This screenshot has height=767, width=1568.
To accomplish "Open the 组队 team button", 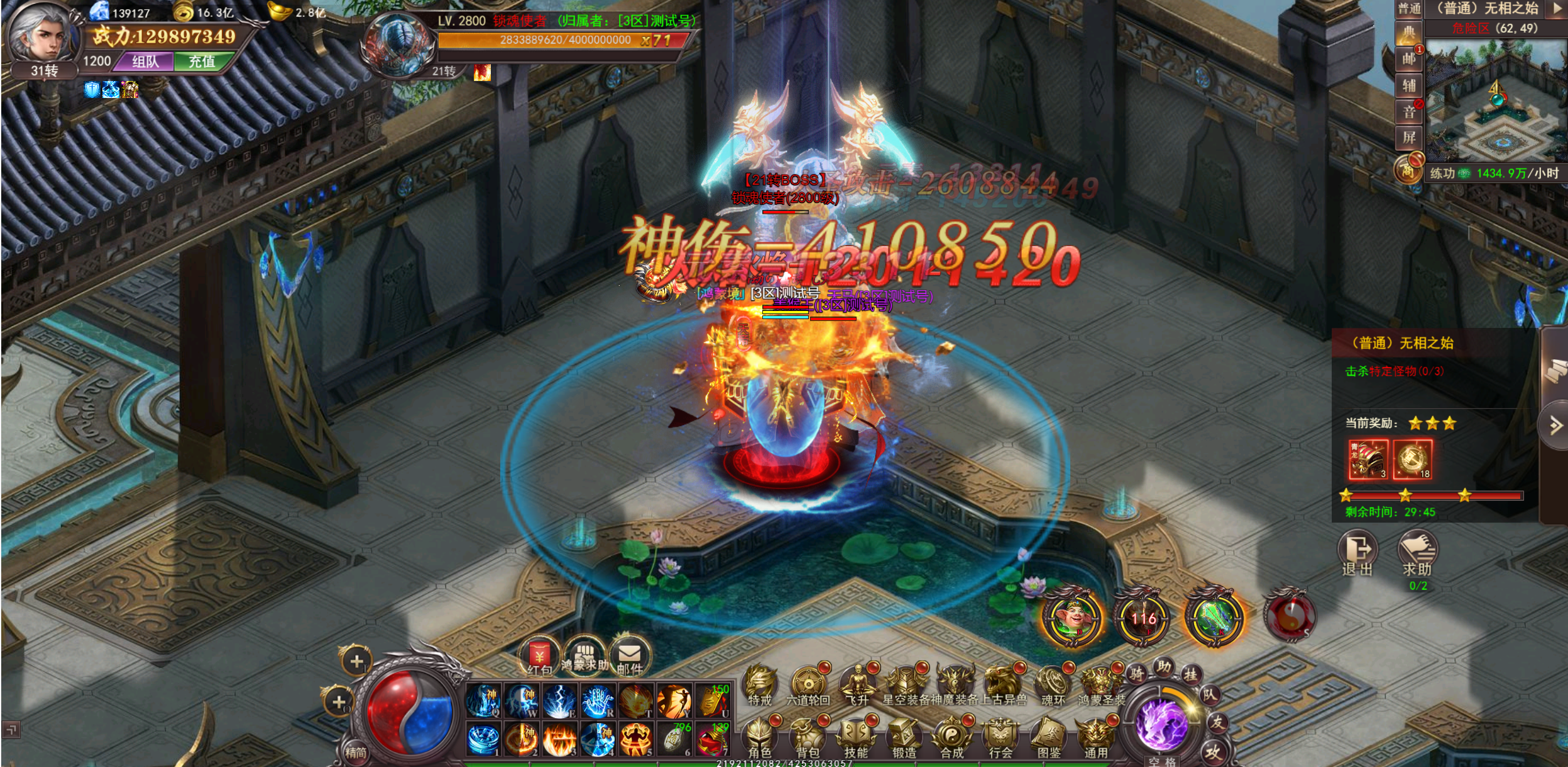I will tap(146, 62).
